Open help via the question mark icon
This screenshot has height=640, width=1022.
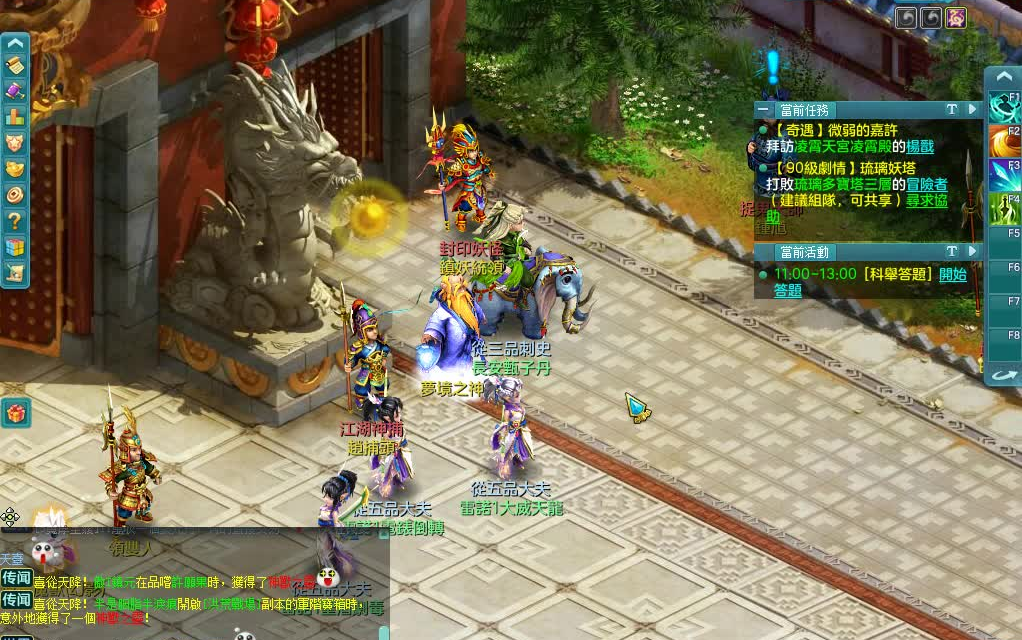click(x=15, y=220)
